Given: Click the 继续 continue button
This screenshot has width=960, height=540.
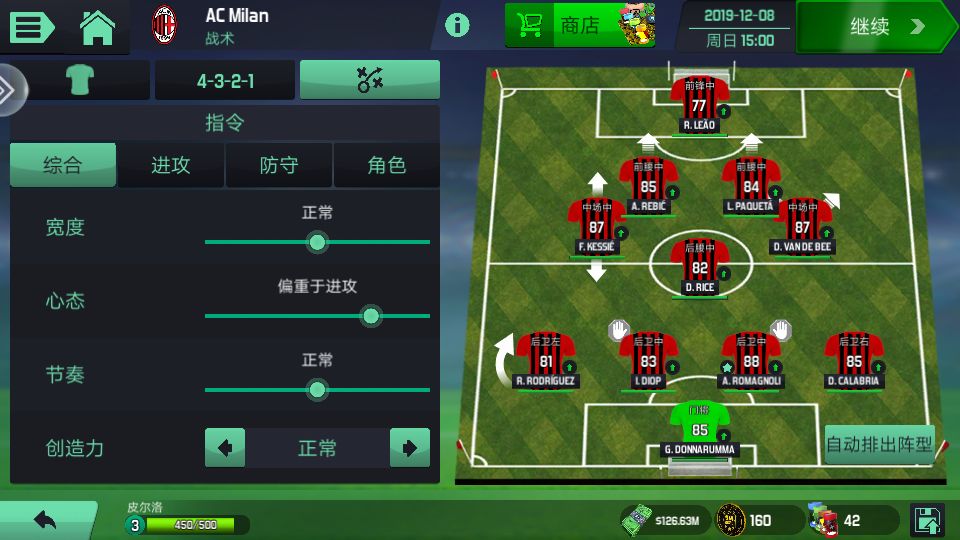Looking at the screenshot, I should (875, 27).
